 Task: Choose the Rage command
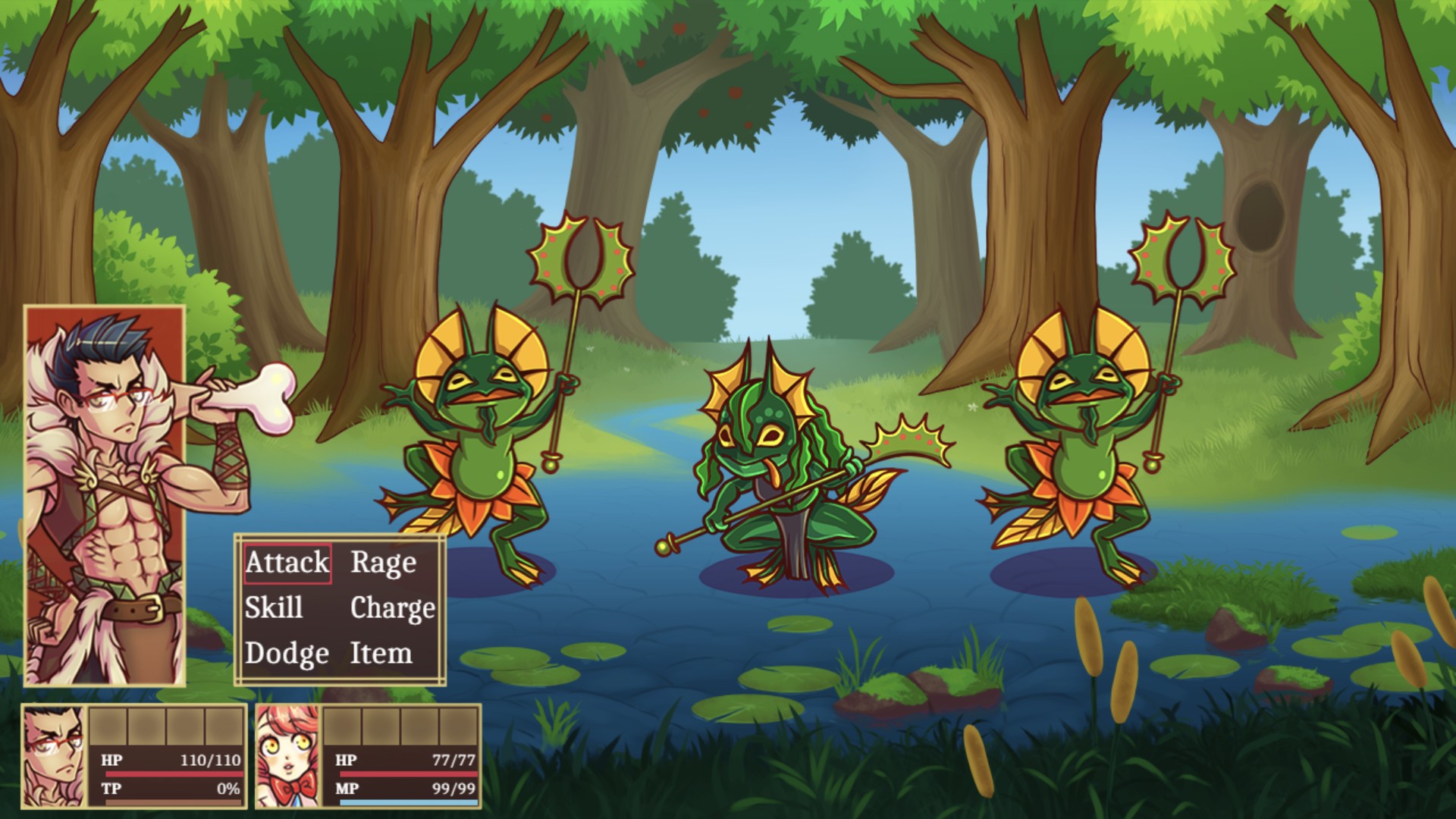tap(383, 563)
